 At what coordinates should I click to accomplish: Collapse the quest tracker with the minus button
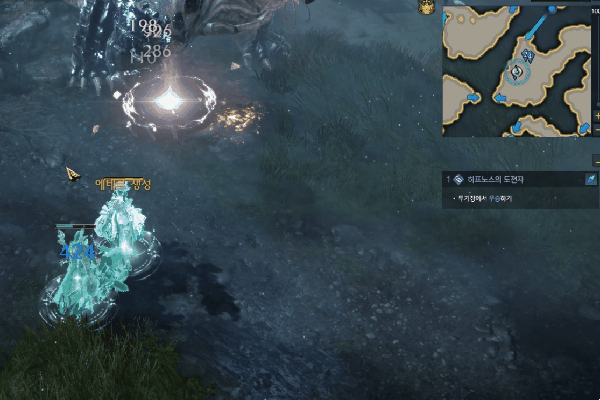[596, 160]
